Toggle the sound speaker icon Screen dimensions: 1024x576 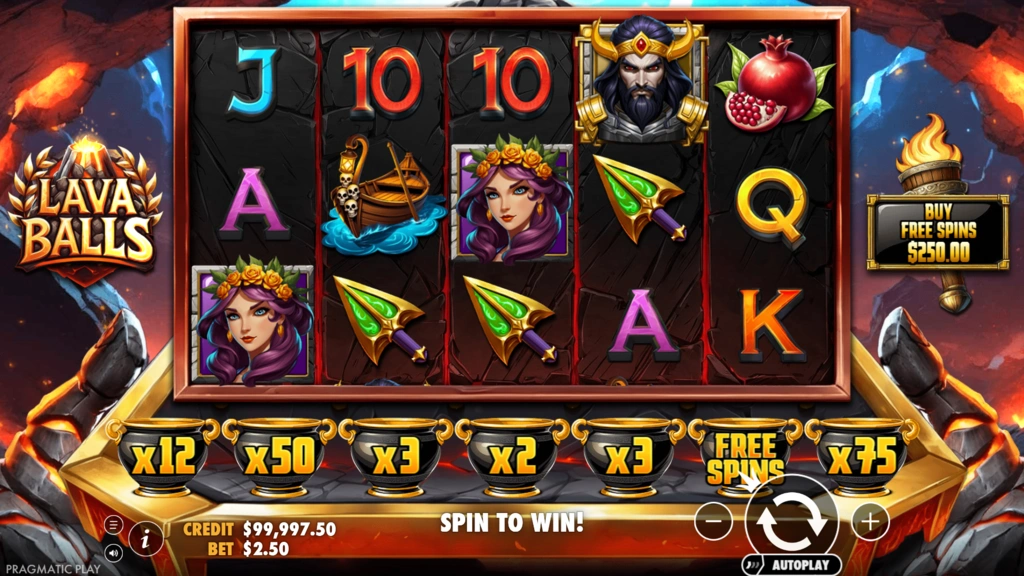[113, 551]
